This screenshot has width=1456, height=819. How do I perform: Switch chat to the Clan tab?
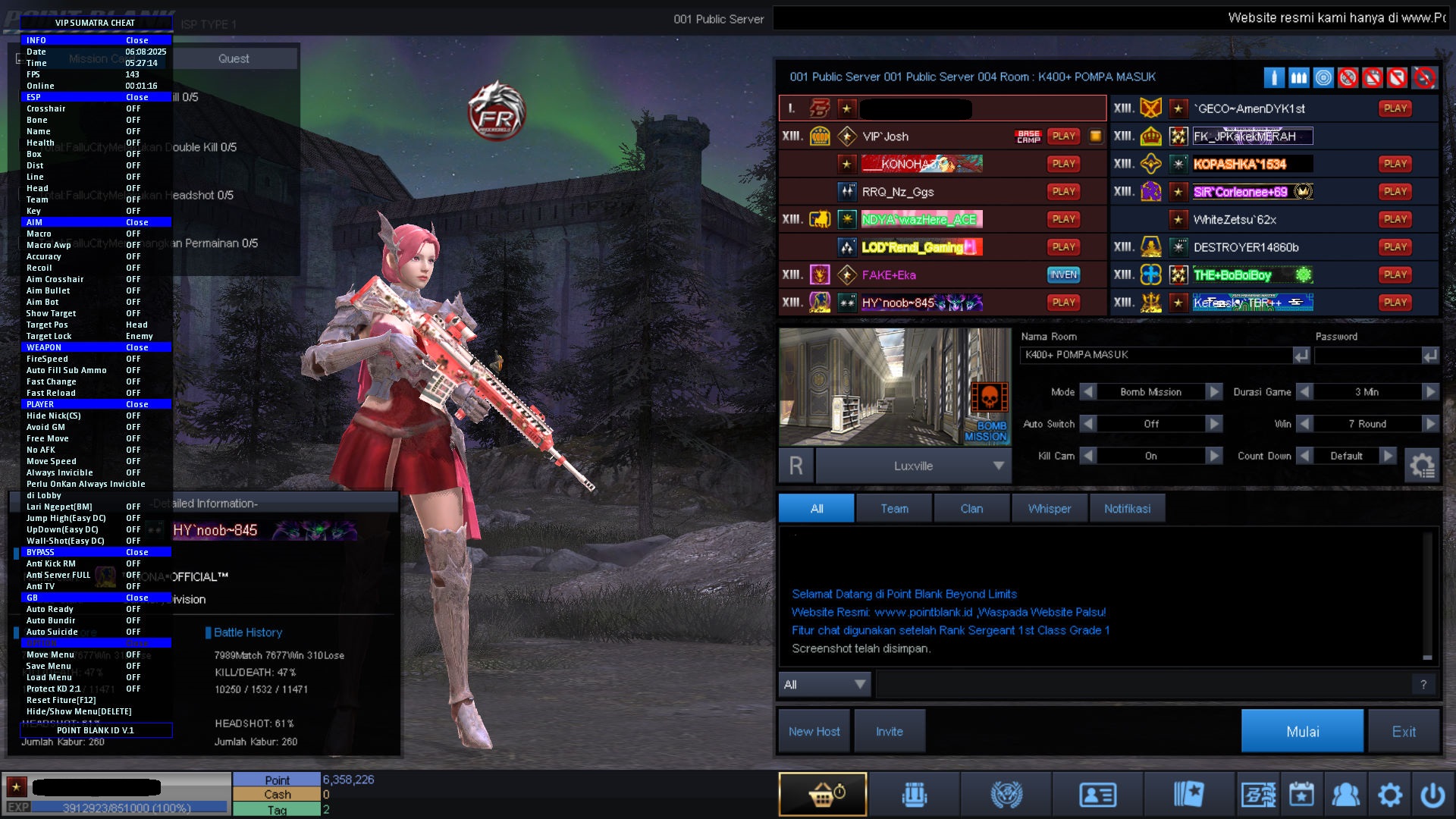point(971,508)
